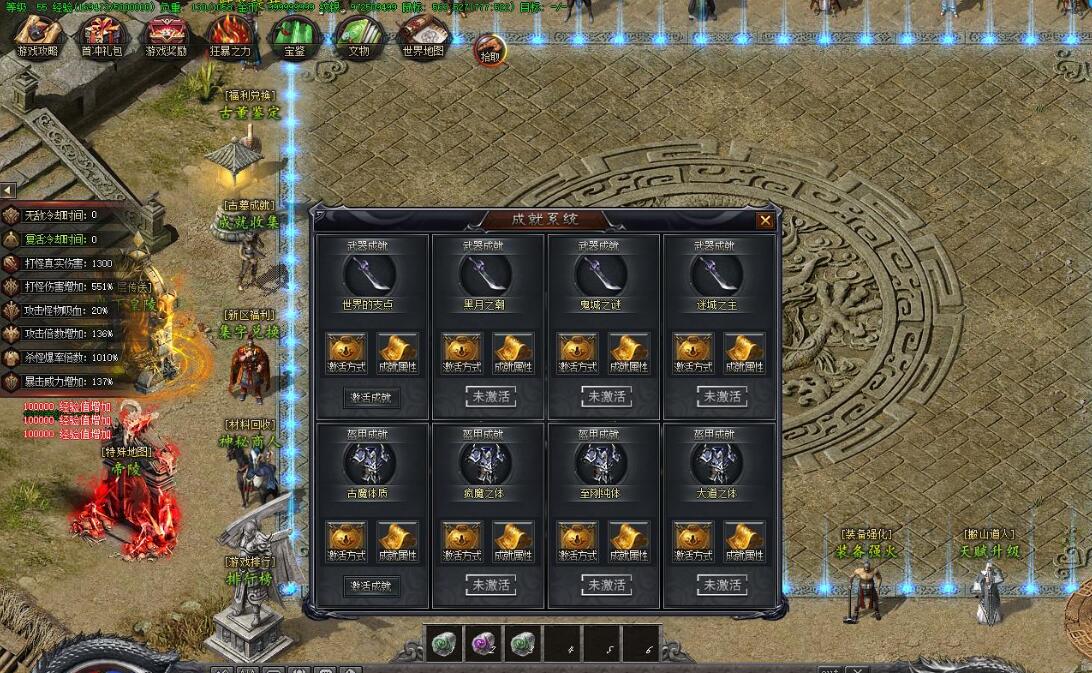
Task: Click 未激活 button under 大道之体
Action: (721, 585)
